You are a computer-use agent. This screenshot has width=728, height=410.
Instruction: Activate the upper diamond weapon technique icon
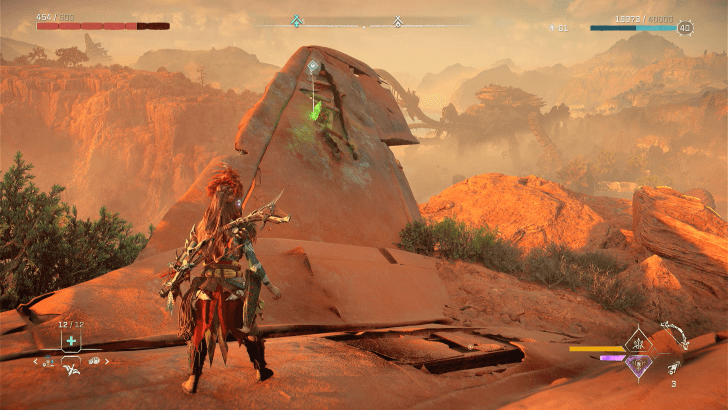(x=637, y=346)
